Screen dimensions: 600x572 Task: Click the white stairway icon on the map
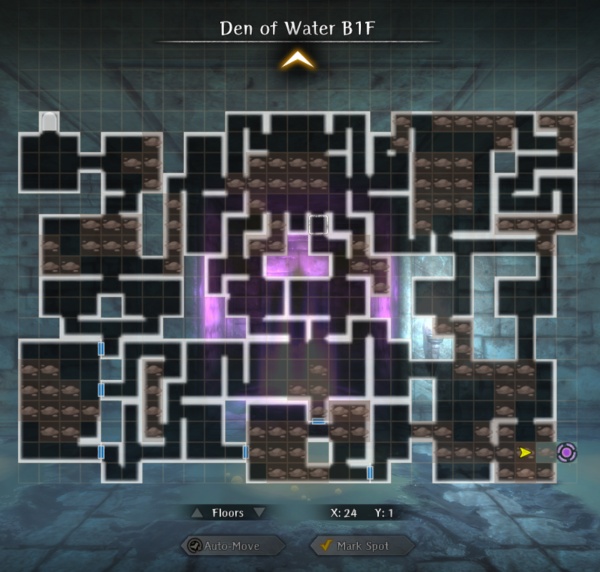pos(48,121)
